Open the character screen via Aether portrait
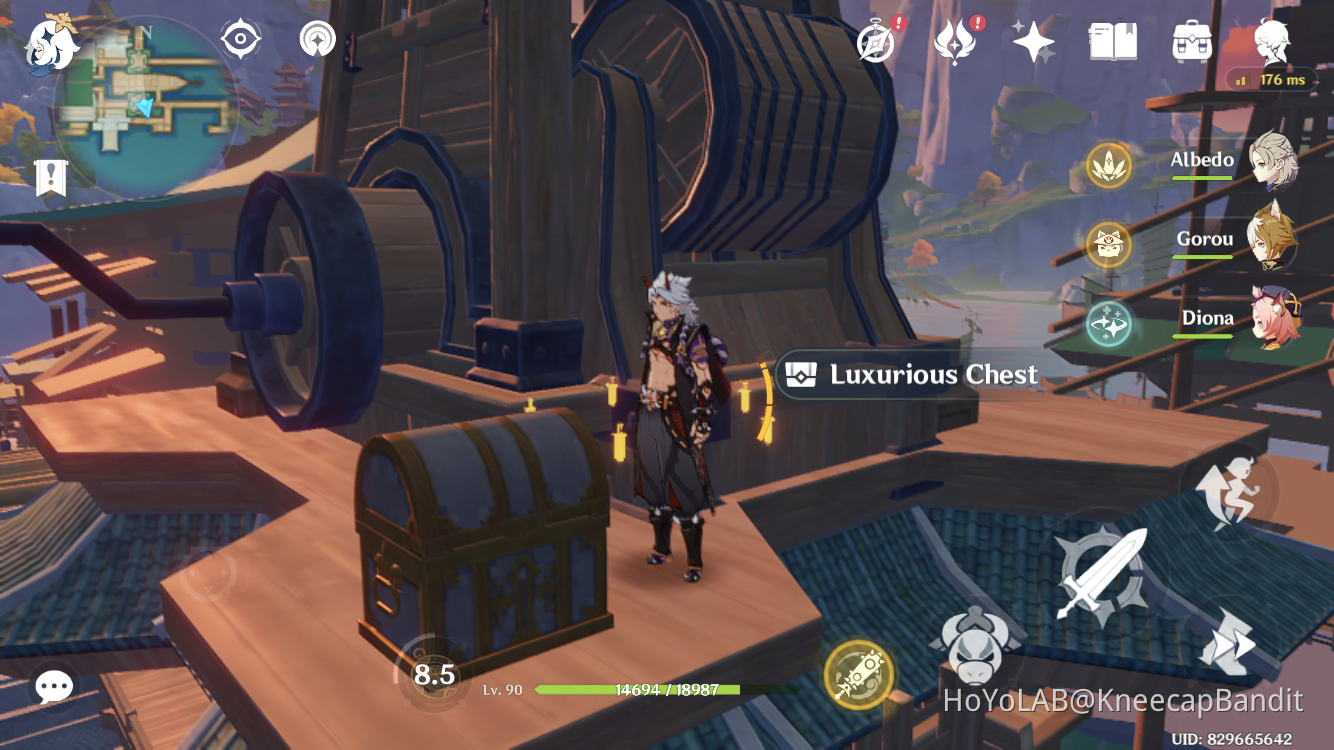This screenshot has height=750, width=1334. coord(1271,44)
